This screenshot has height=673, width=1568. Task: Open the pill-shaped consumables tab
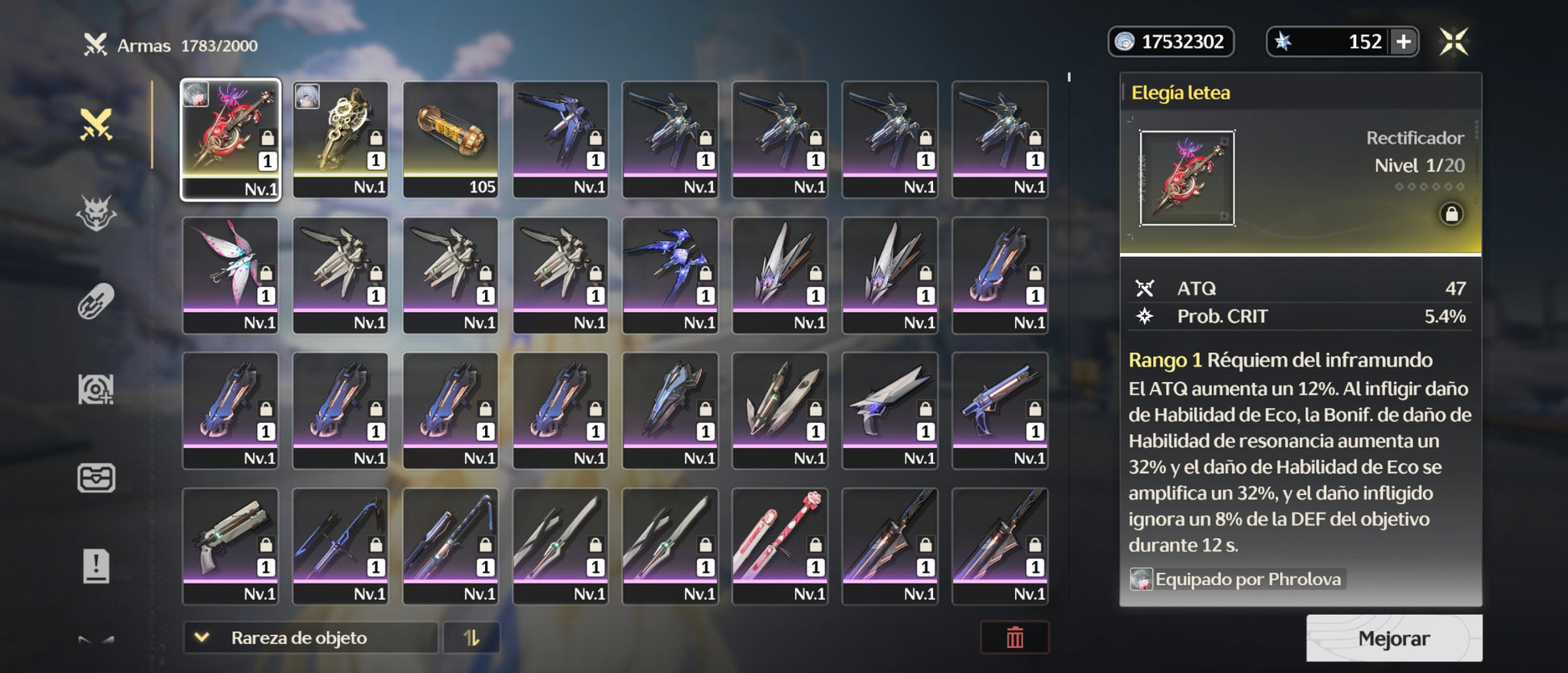pos(96,302)
